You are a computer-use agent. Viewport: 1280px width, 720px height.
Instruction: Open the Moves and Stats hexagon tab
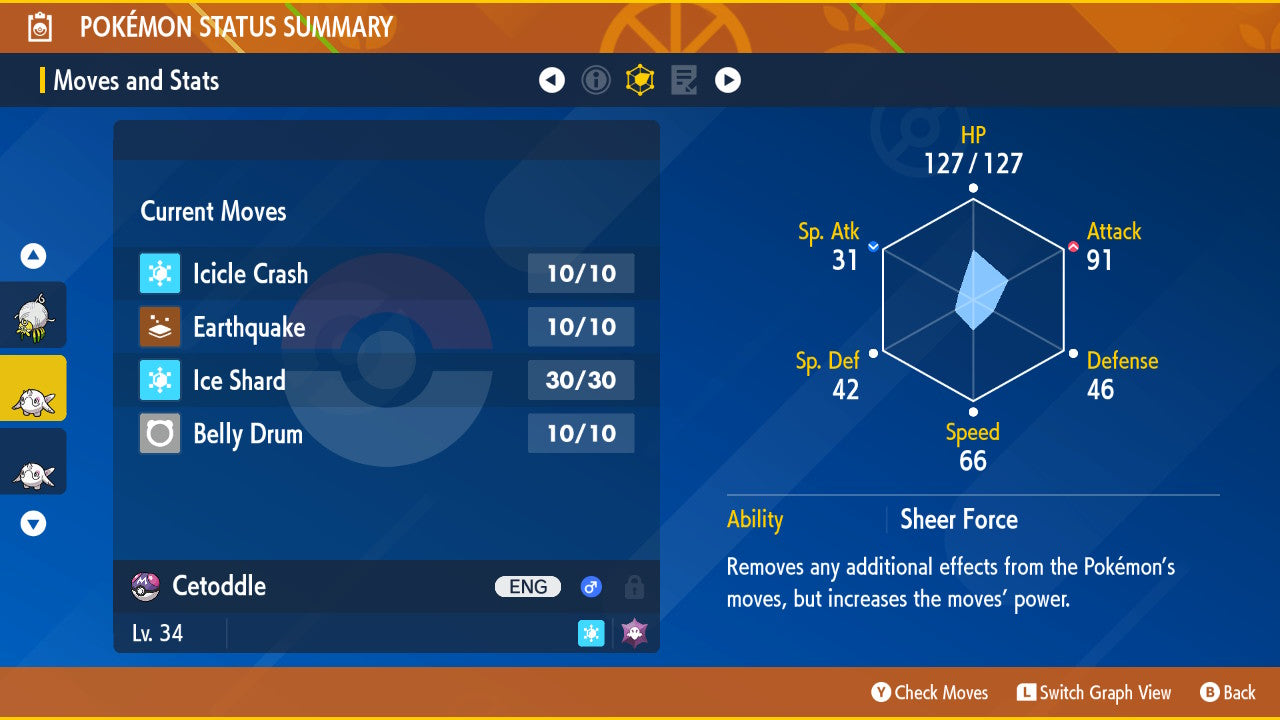(x=640, y=80)
